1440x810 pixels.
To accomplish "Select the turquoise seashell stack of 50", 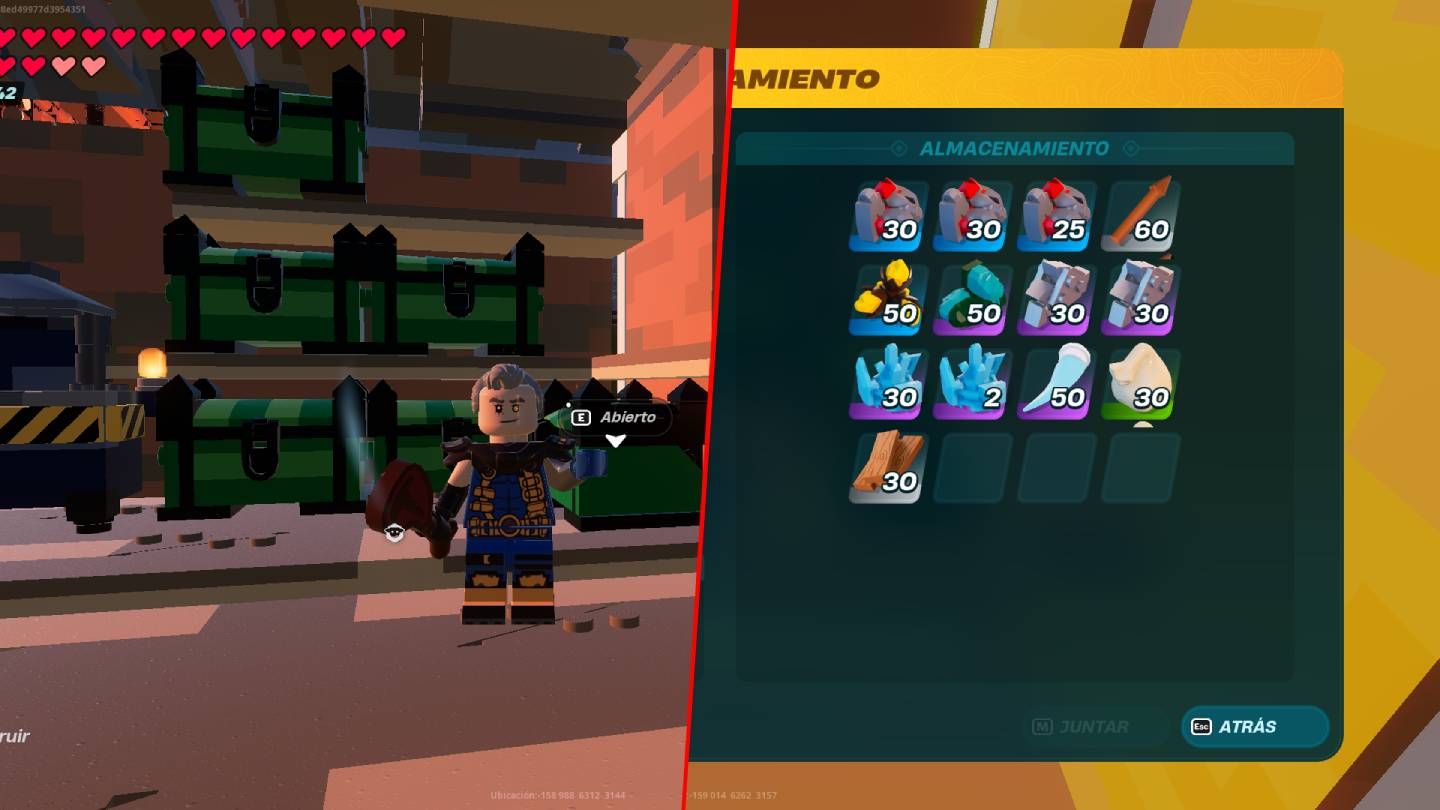I will pos(972,297).
